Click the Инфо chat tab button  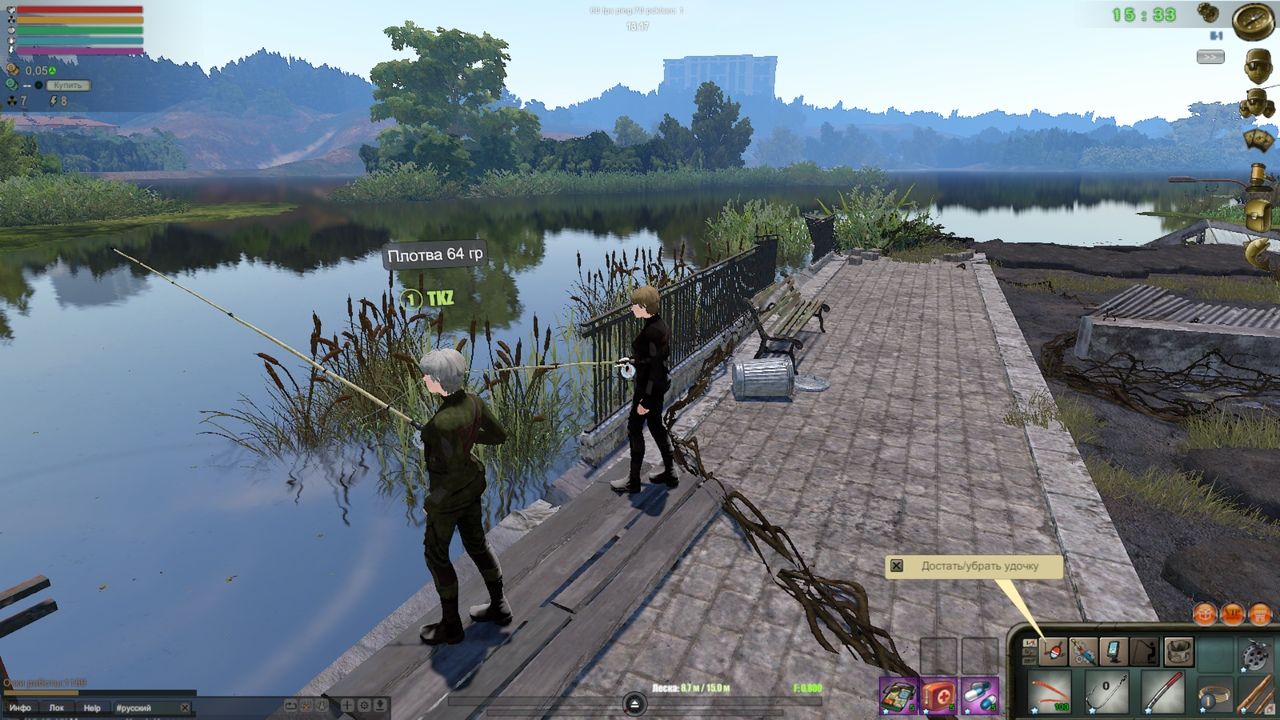tap(21, 705)
